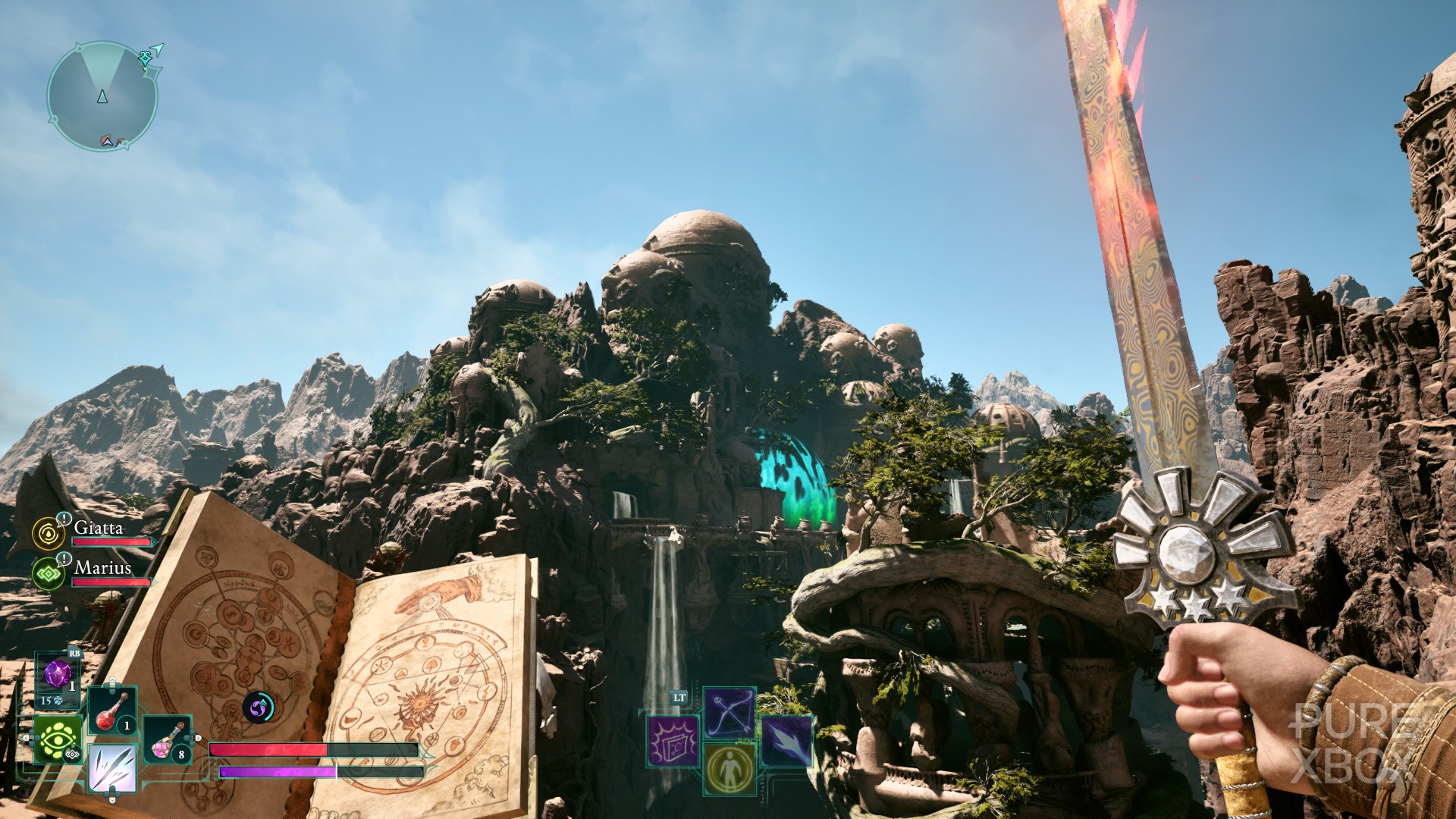
Task: Select companion Marius's portrait icon
Action: [x=49, y=573]
